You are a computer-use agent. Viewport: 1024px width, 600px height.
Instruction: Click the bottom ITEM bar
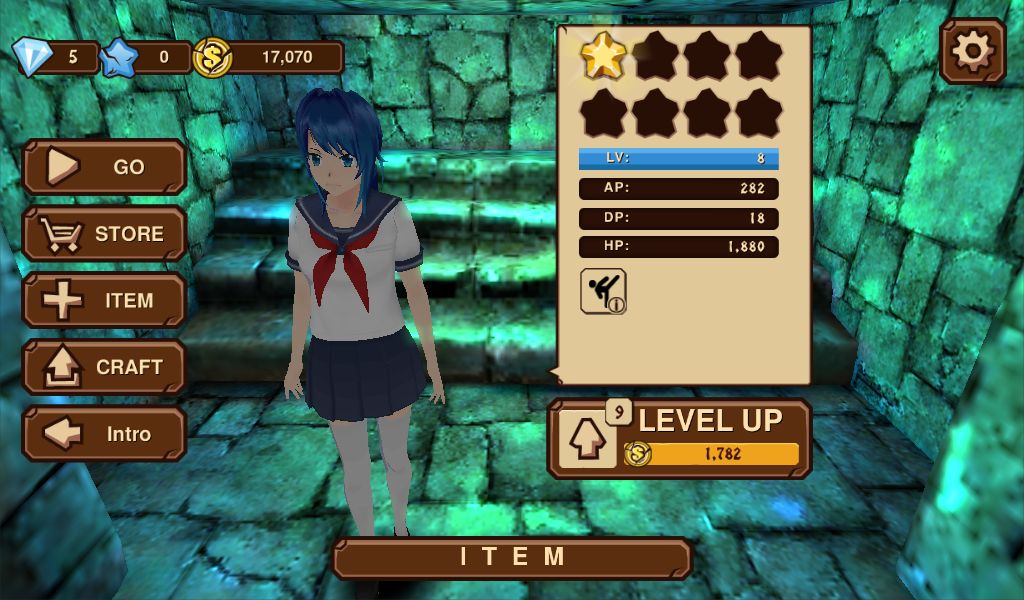(x=512, y=558)
